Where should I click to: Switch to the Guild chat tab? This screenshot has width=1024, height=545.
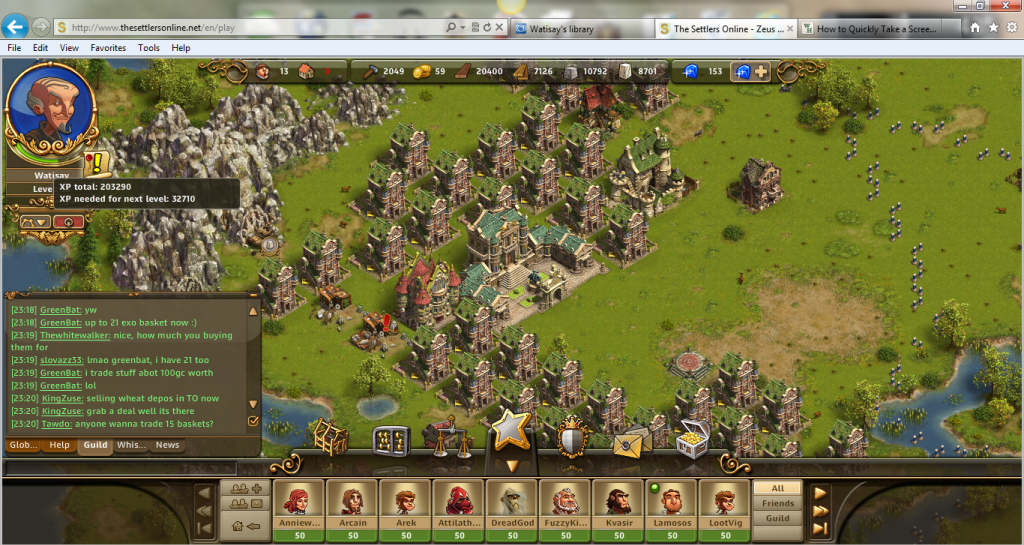(x=95, y=445)
